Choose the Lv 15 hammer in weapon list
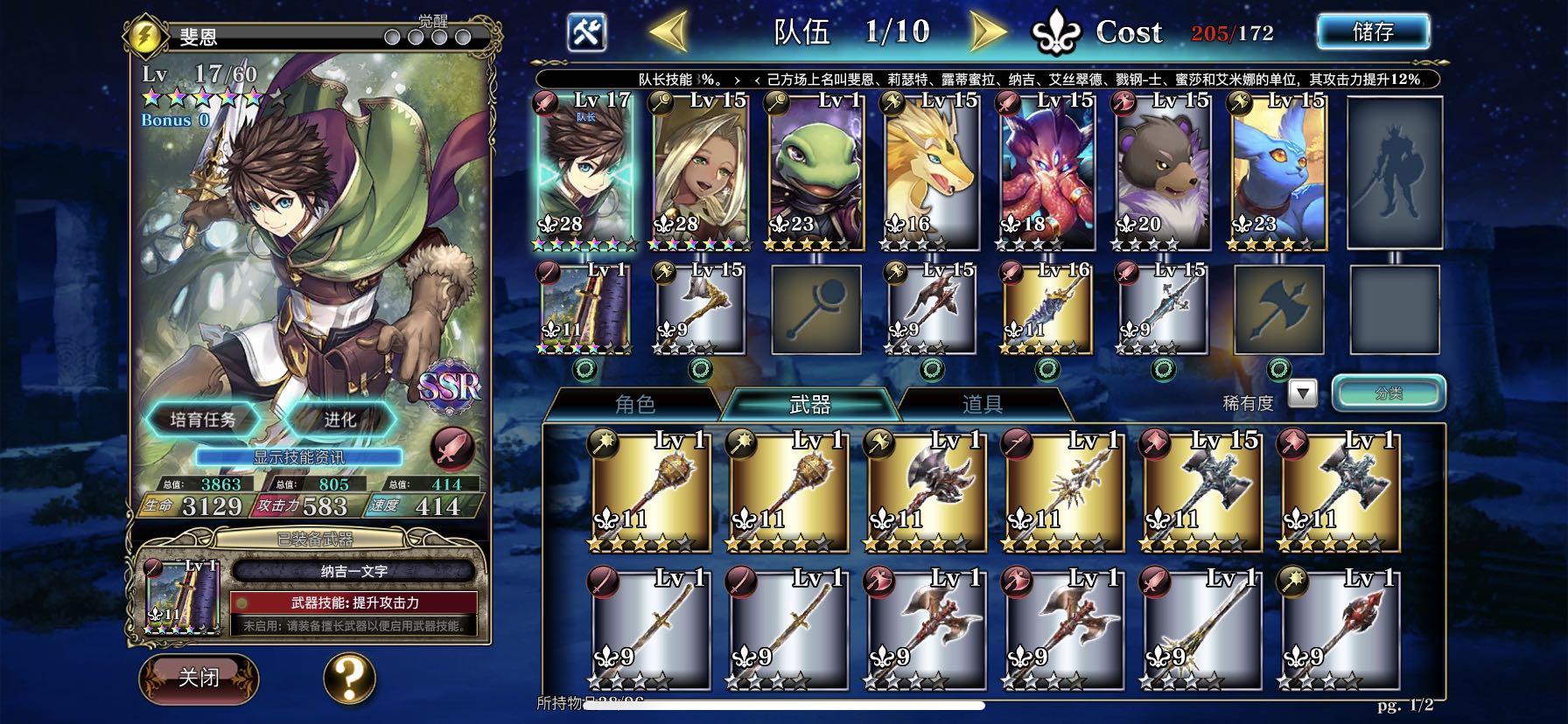1568x724 pixels. point(1200,490)
